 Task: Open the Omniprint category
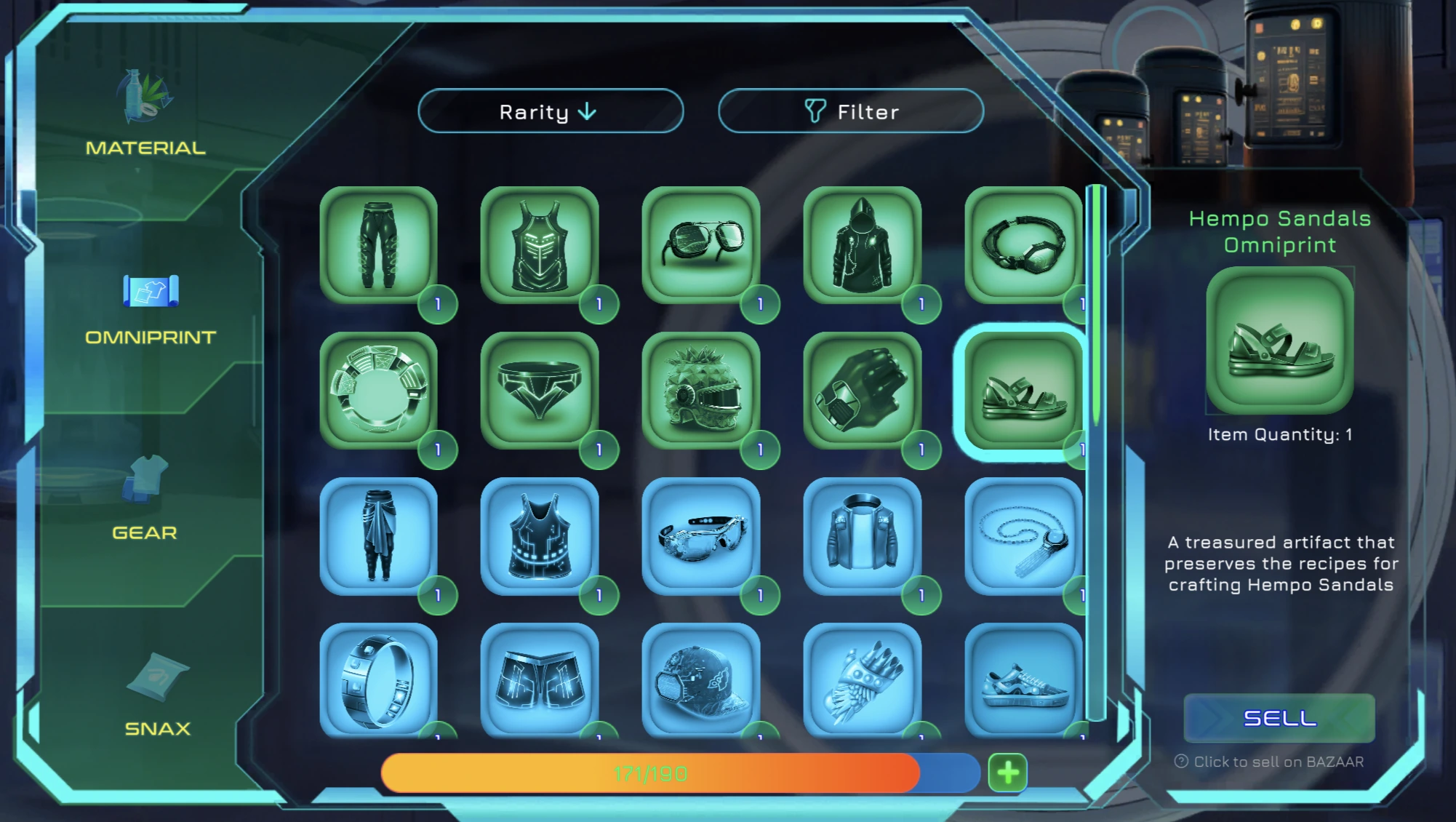pos(151,308)
